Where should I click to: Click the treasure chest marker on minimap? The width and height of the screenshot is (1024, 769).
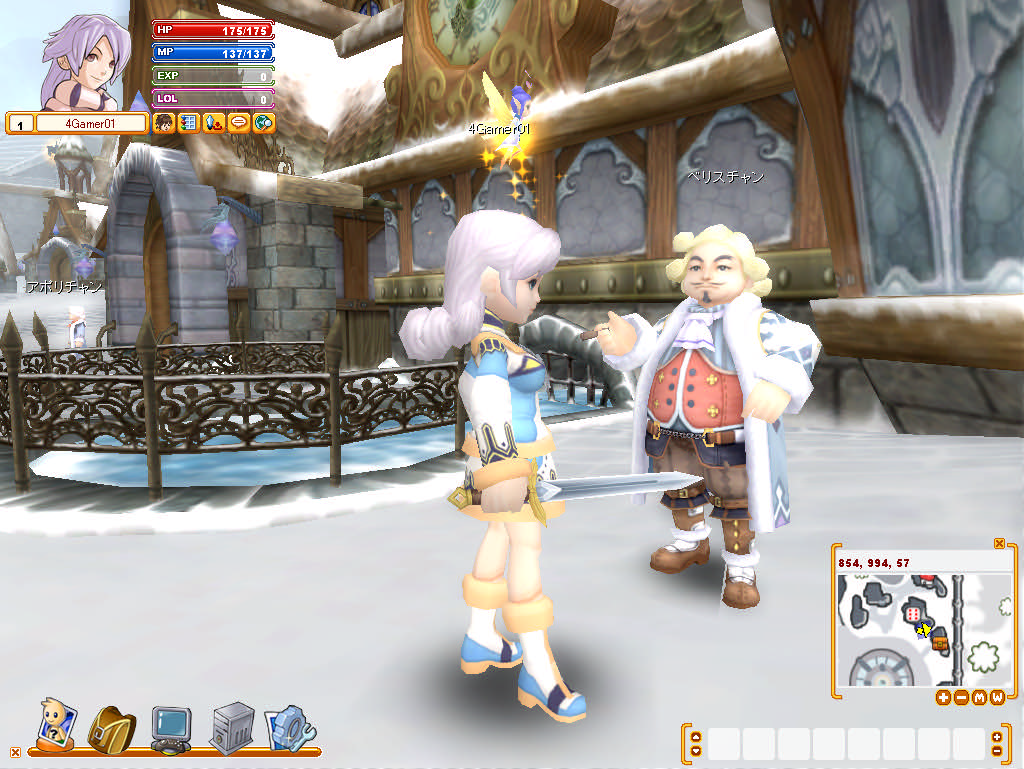939,642
